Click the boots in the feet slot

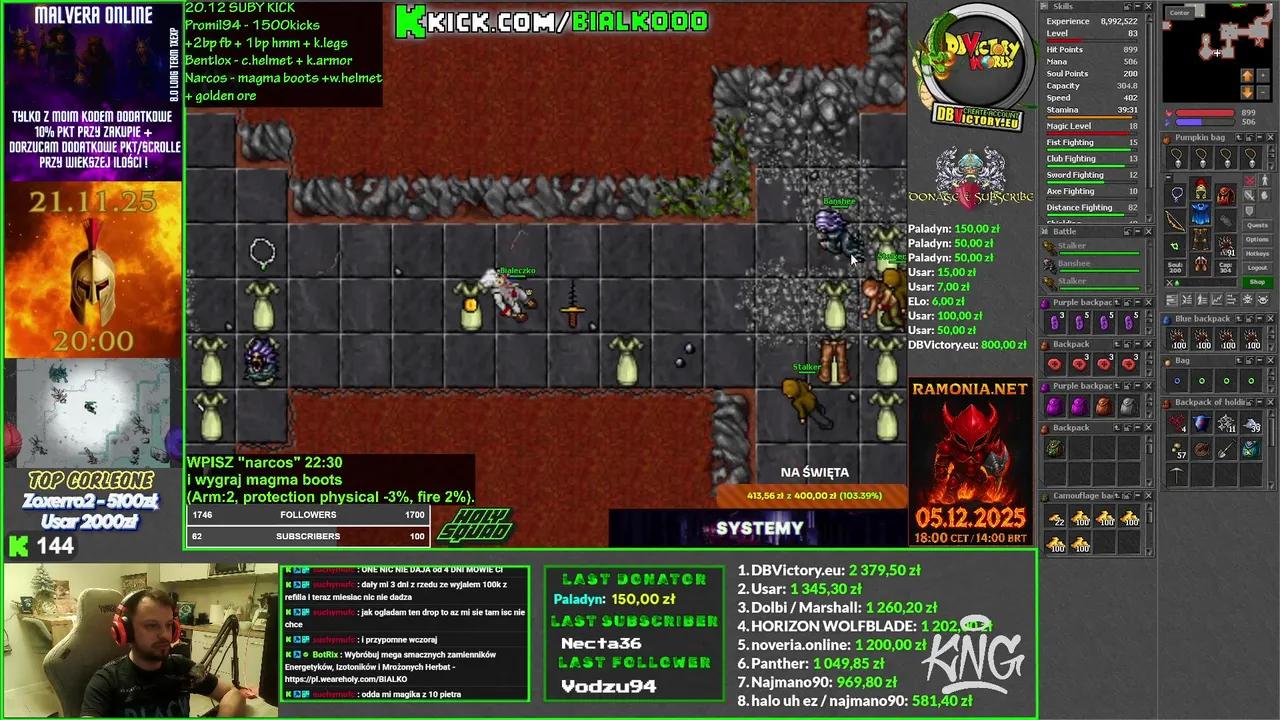click(1202, 266)
